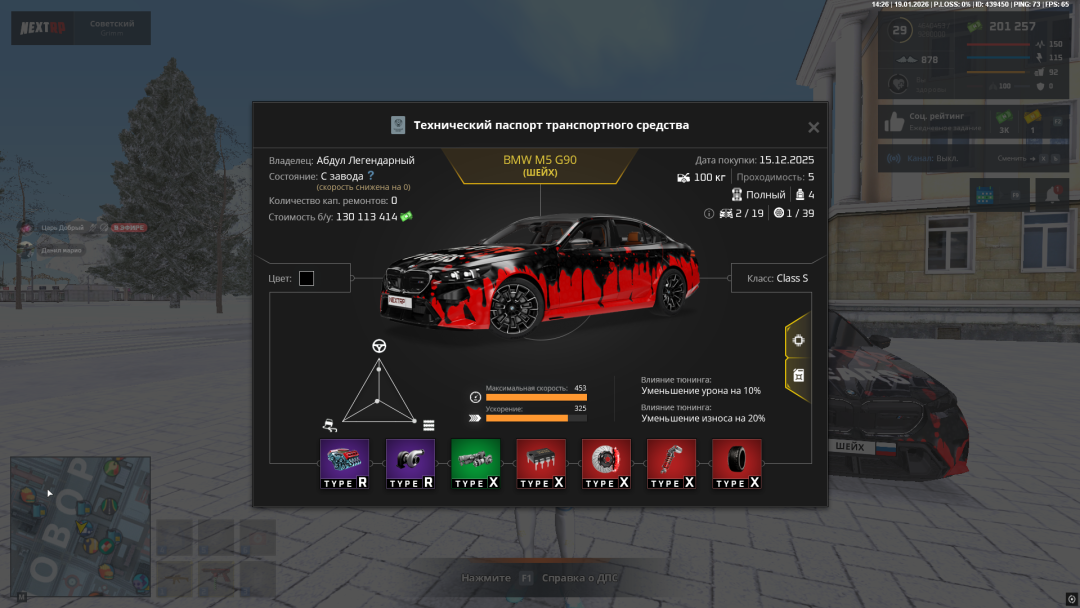
Task: Open the fuel canister side tab
Action: click(x=798, y=375)
